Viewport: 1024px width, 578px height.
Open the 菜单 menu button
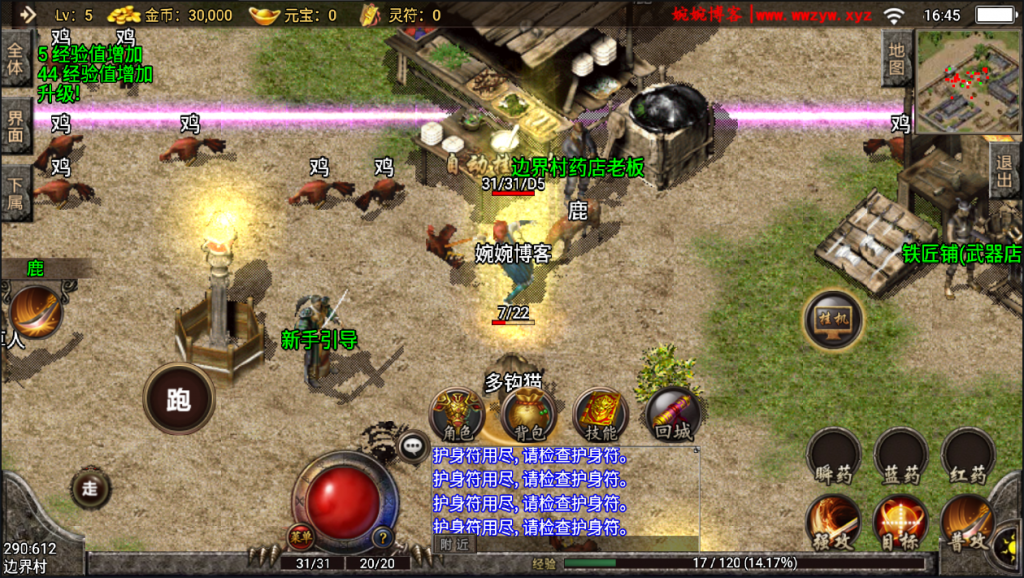(301, 537)
